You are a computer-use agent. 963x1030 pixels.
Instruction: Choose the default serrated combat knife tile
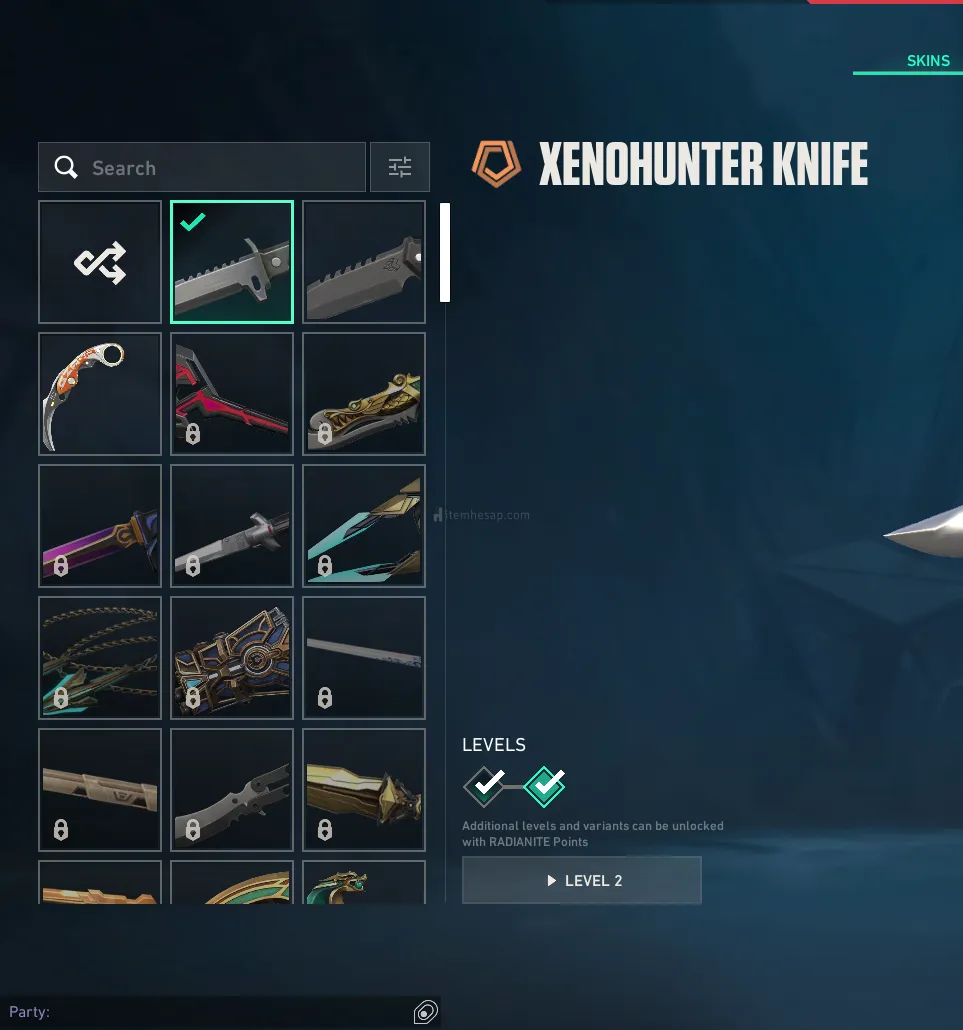(364, 263)
